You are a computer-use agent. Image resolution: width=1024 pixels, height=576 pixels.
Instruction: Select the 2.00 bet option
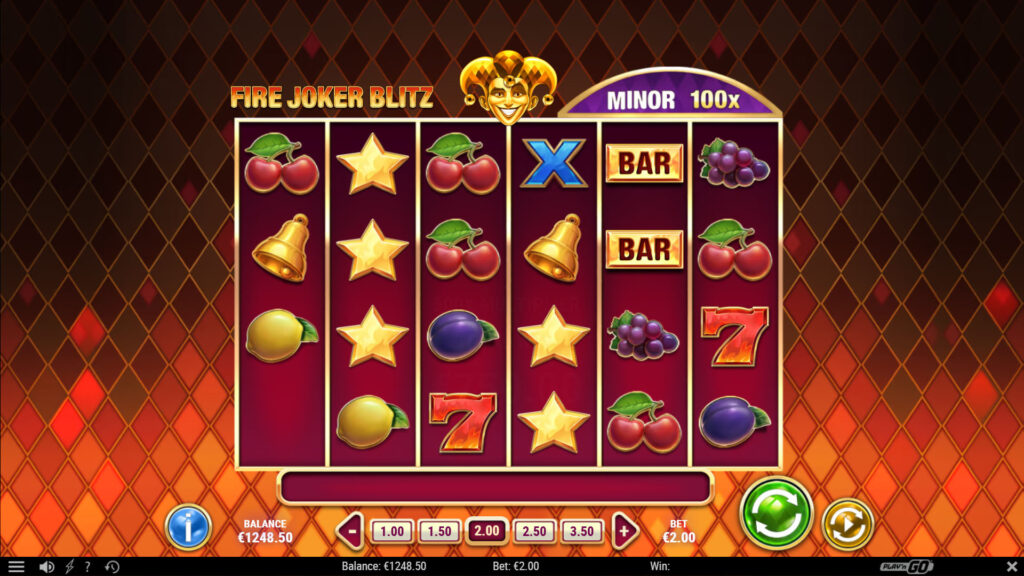pyautogui.click(x=487, y=531)
